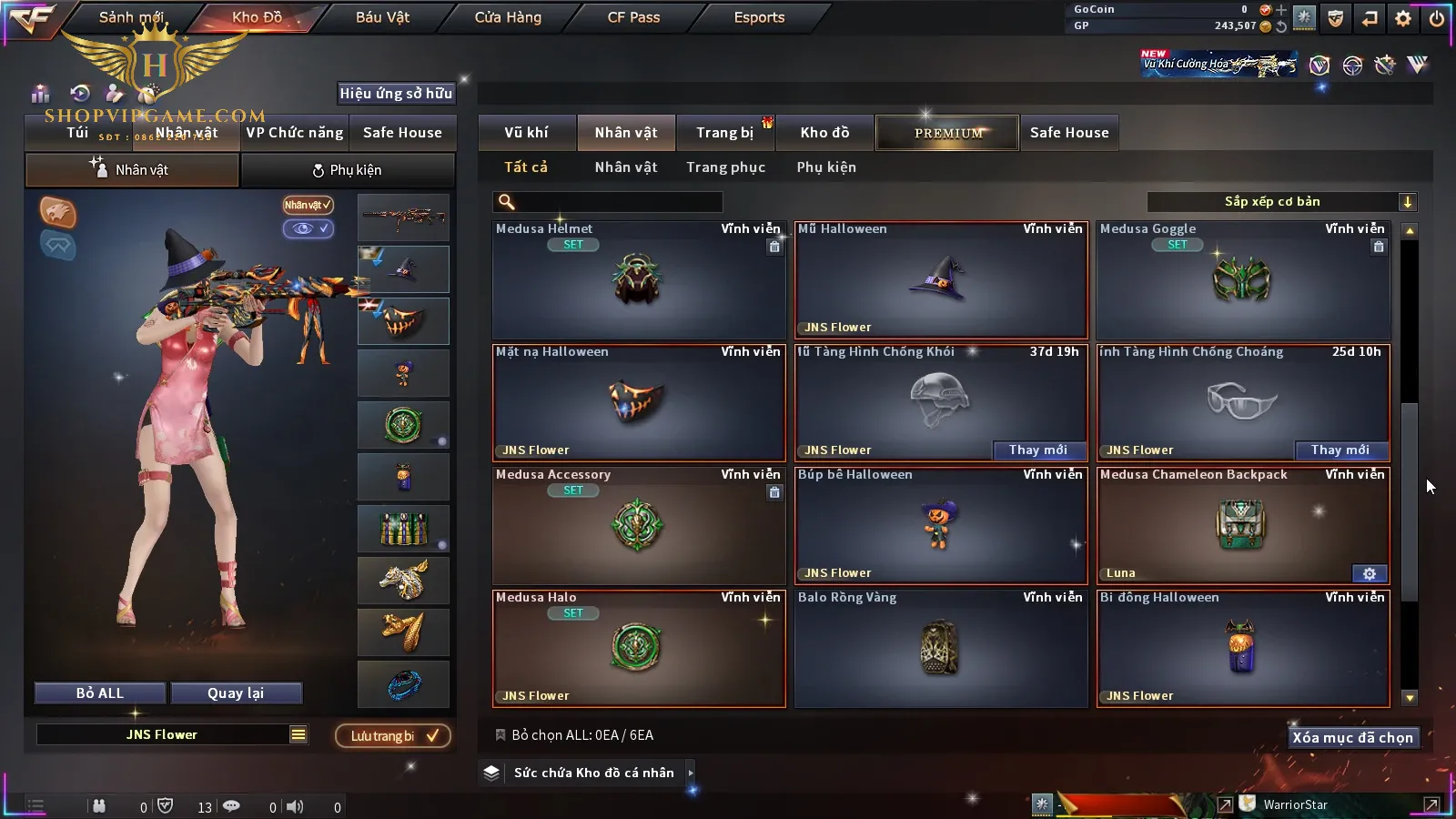Screen dimensions: 1456x819
Task: Select the Mũ Halloween witch hat item
Action: tap(941, 279)
